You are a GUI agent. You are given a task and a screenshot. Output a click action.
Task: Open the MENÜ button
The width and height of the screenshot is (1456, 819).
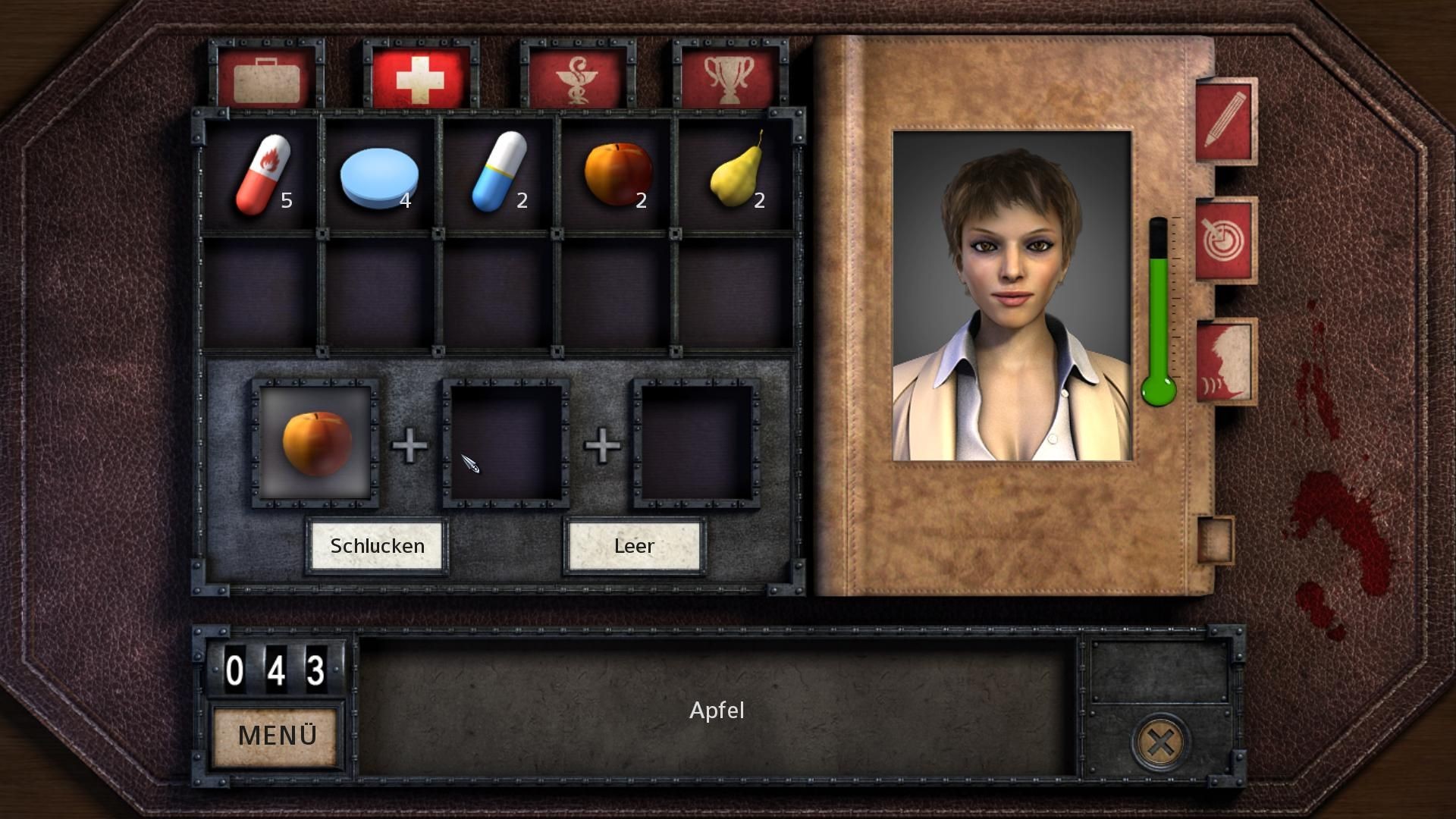pos(277,736)
